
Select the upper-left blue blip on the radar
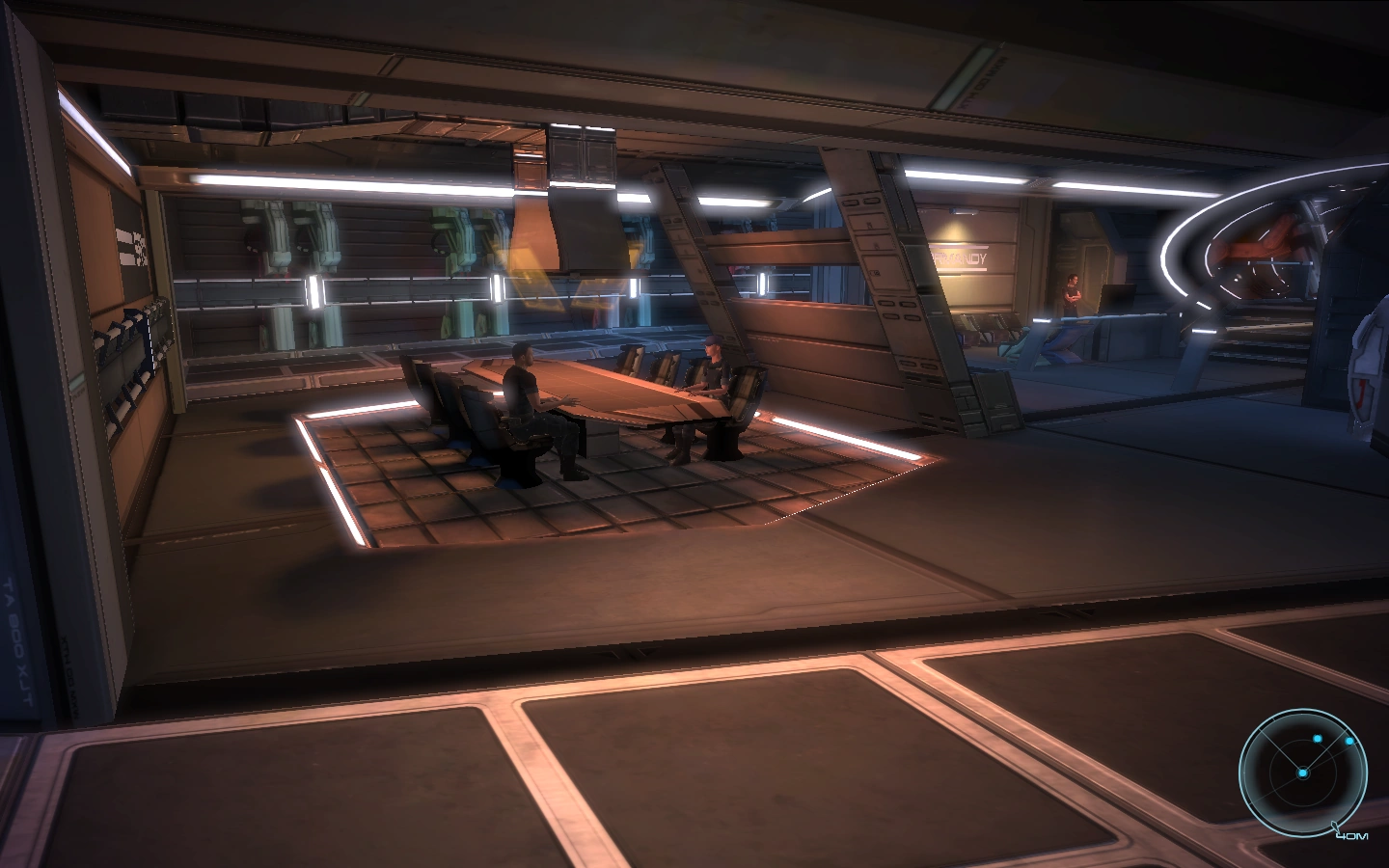click(1318, 739)
